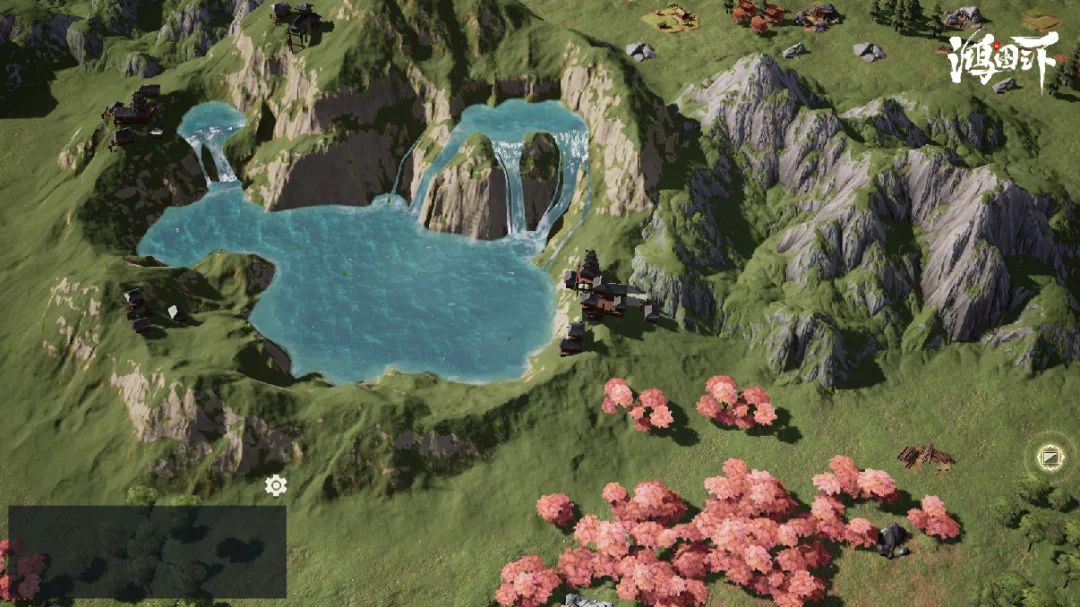1080x607 pixels.
Task: Open settings with the gear icon
Action: click(x=276, y=486)
